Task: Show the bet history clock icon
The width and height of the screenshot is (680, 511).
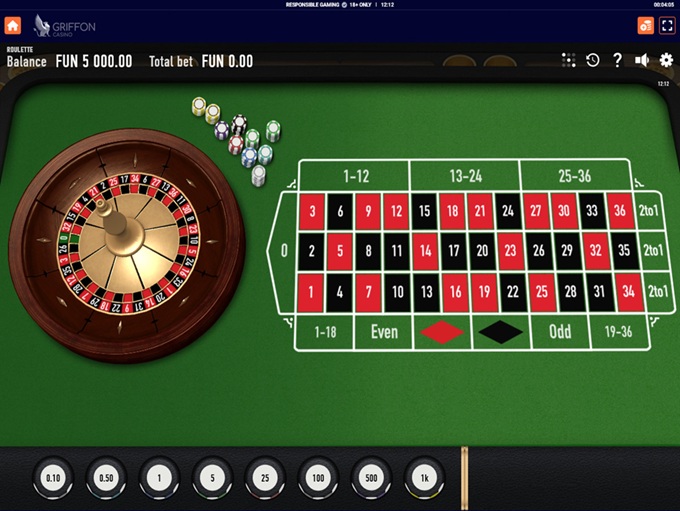Action: pyautogui.click(x=593, y=61)
